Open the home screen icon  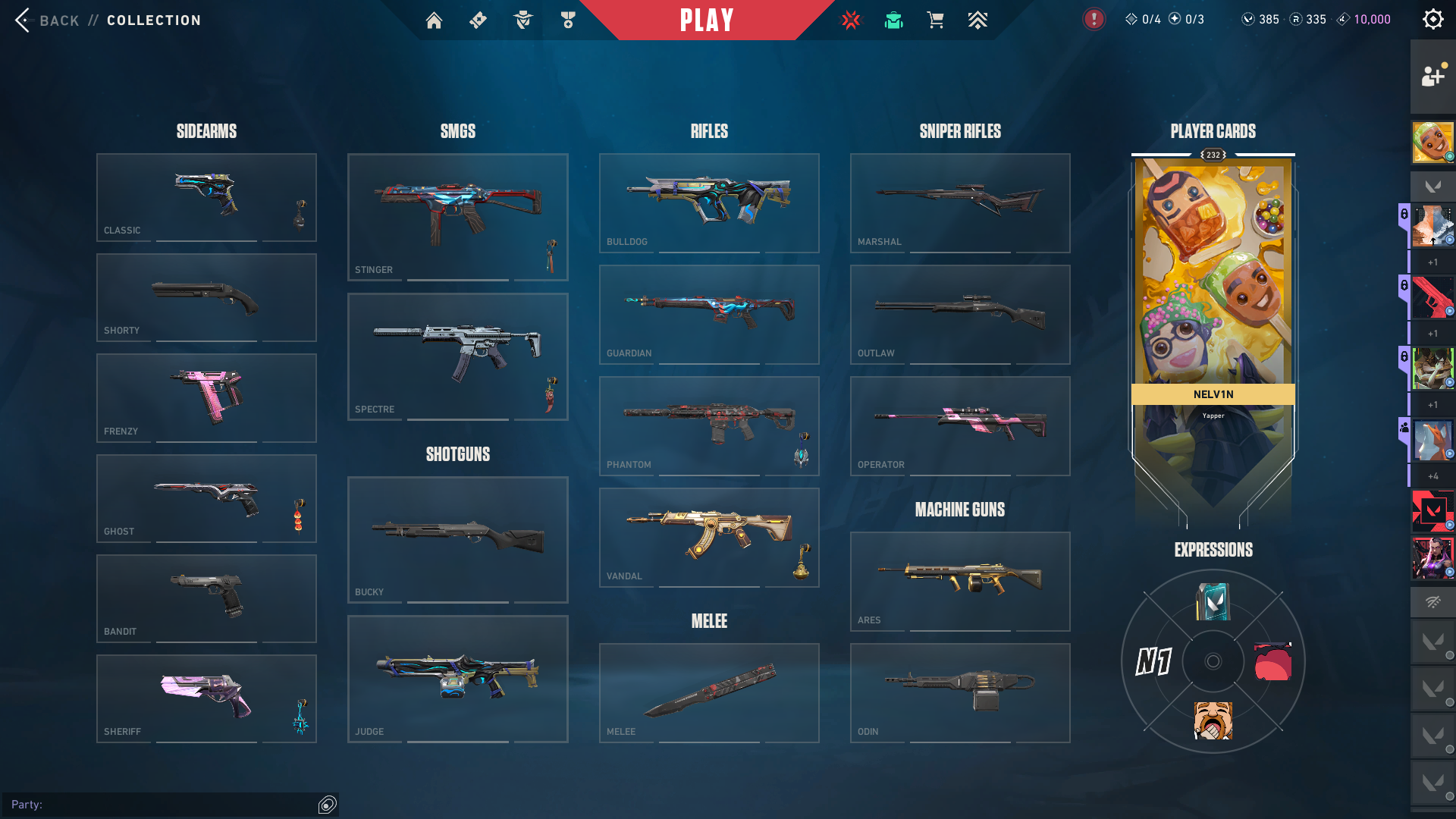click(434, 20)
